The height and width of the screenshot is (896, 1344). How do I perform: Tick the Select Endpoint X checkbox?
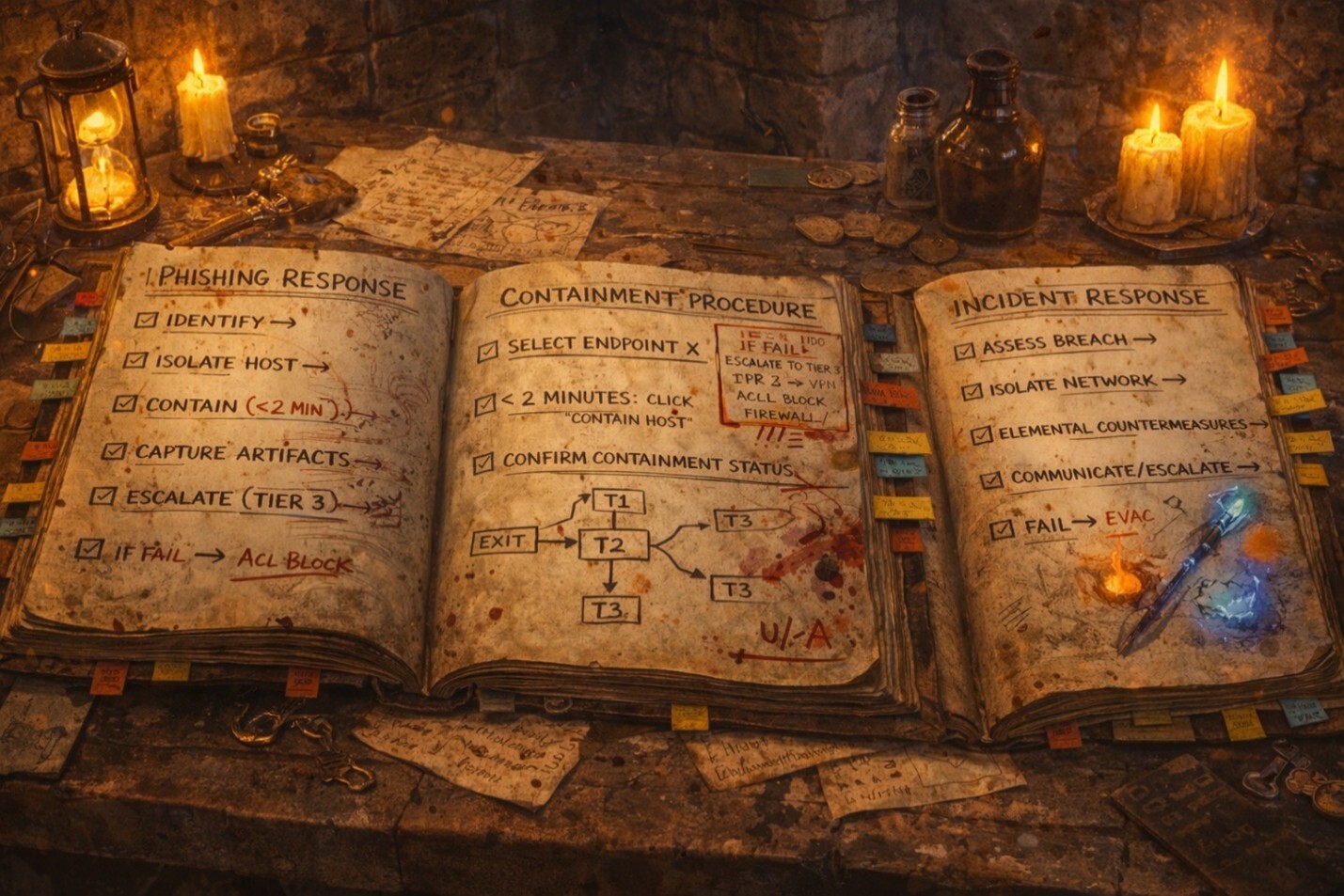(488, 352)
